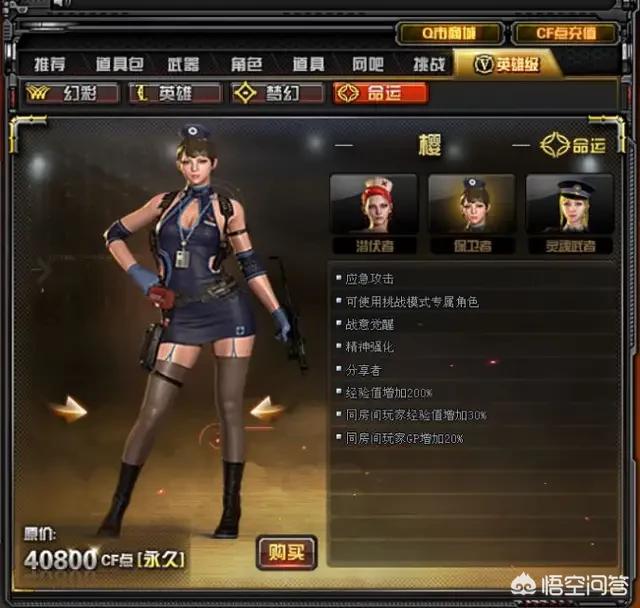Click the 购买 purchase button

click(286, 551)
